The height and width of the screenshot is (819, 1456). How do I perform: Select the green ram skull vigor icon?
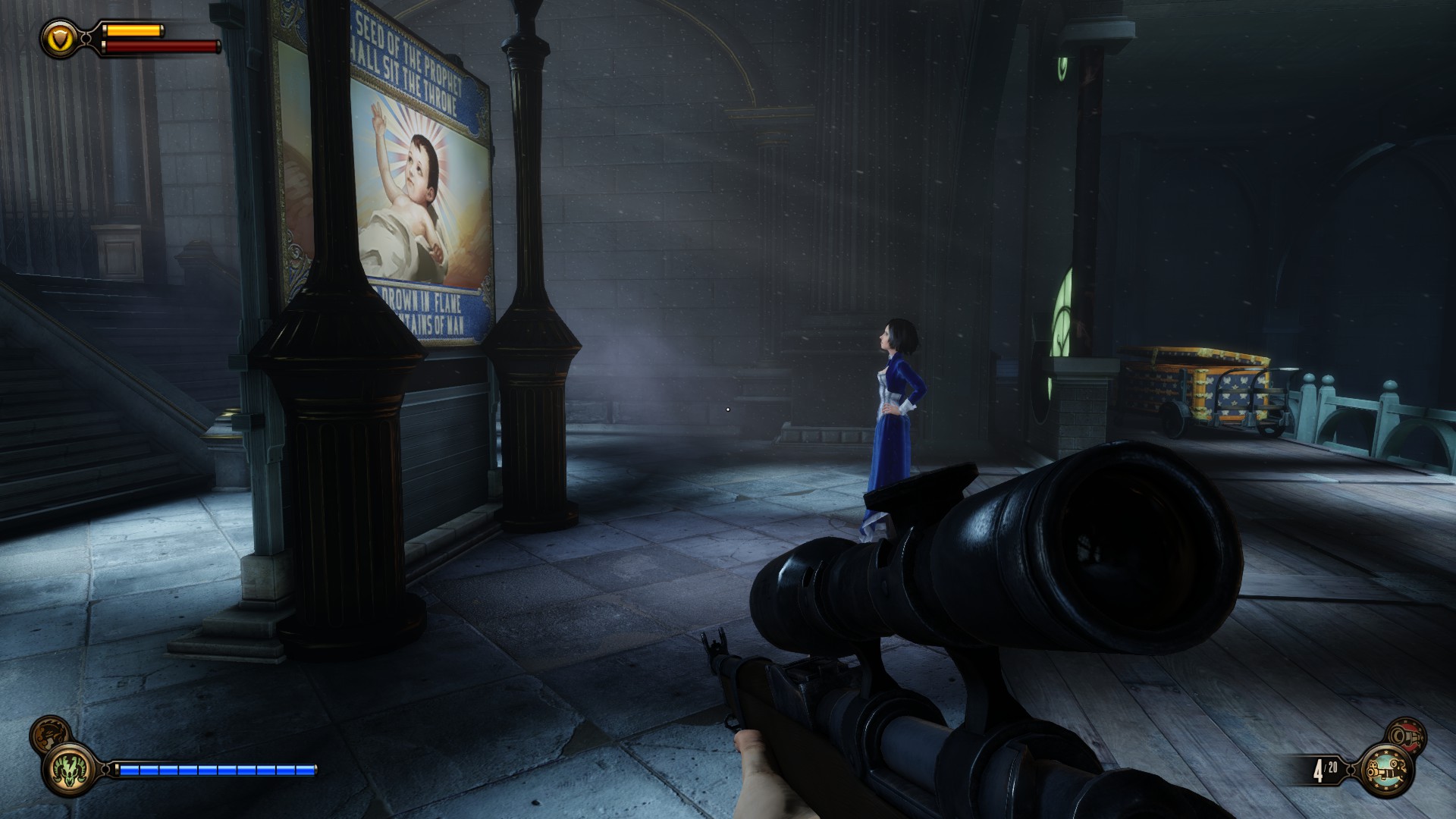69,770
